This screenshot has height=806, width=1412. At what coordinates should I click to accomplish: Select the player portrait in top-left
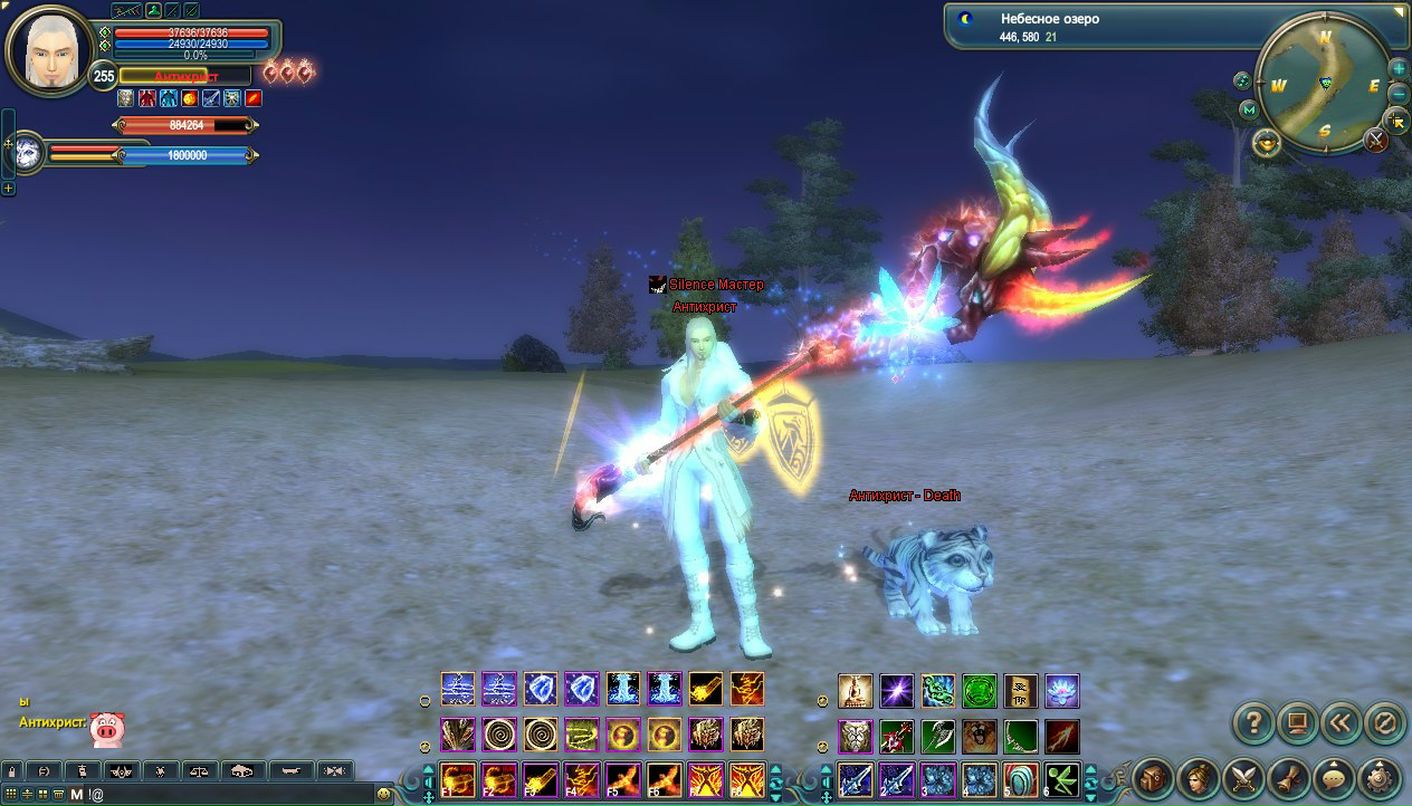50,50
